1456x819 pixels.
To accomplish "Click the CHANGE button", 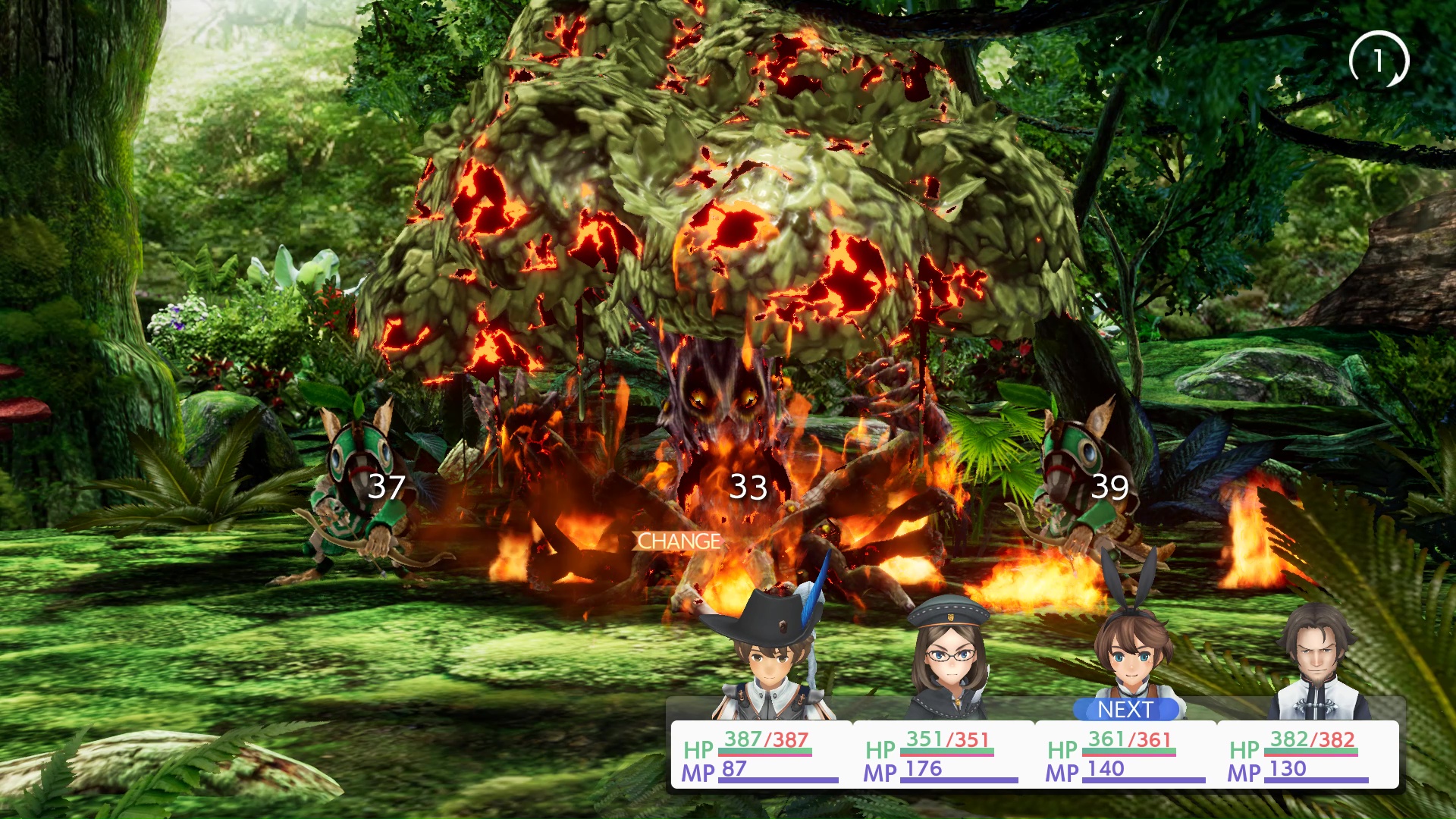I will pyautogui.click(x=677, y=541).
